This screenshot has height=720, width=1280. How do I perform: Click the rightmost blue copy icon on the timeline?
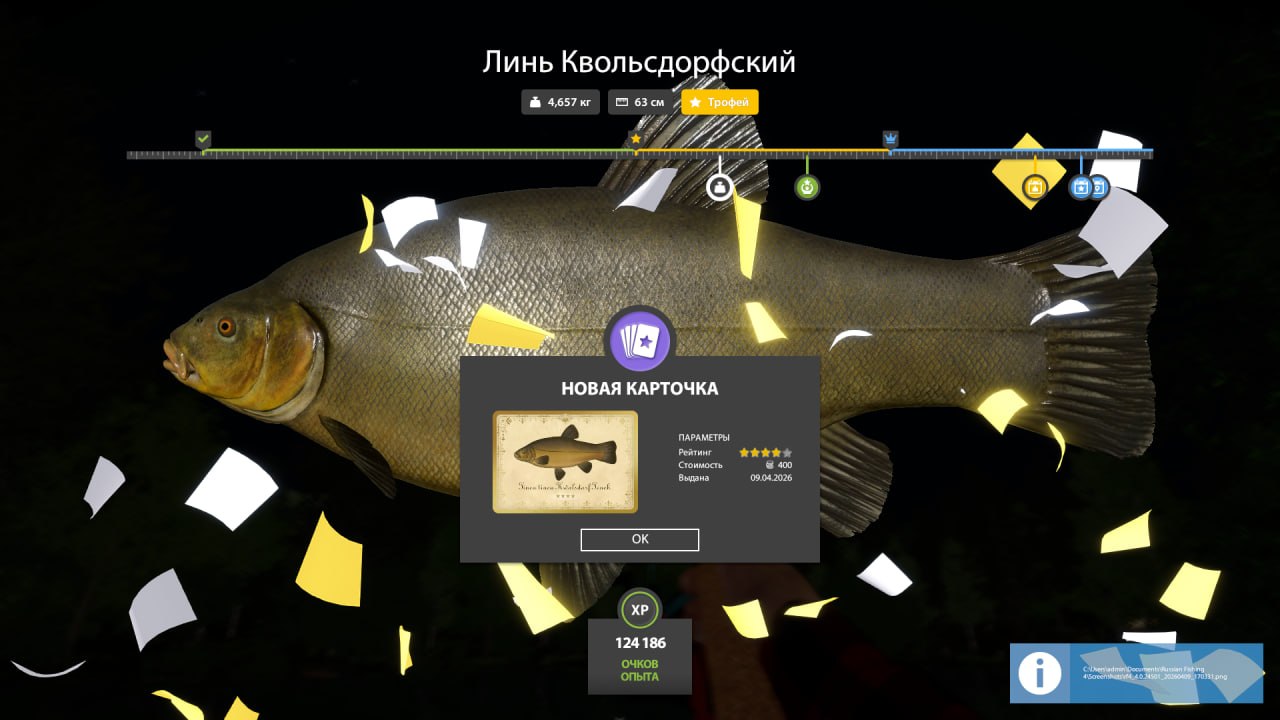click(1098, 187)
